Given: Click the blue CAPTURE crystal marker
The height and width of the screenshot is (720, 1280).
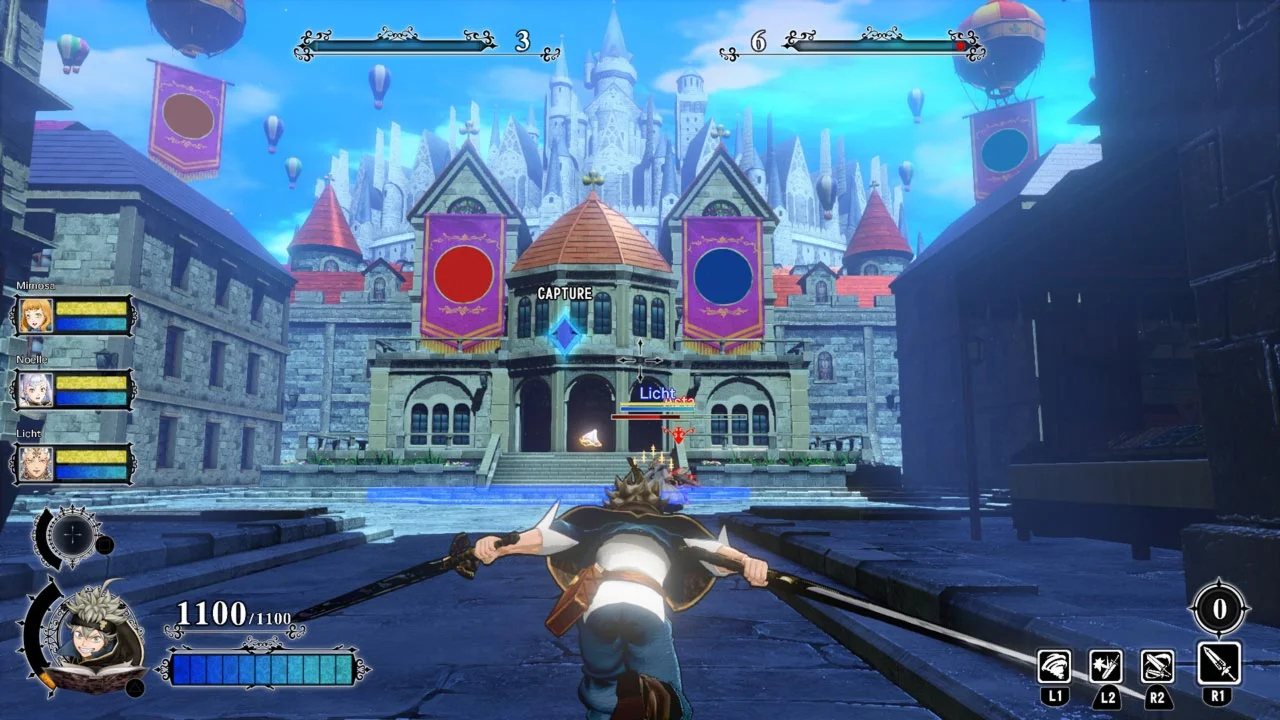Looking at the screenshot, I should point(566,335).
